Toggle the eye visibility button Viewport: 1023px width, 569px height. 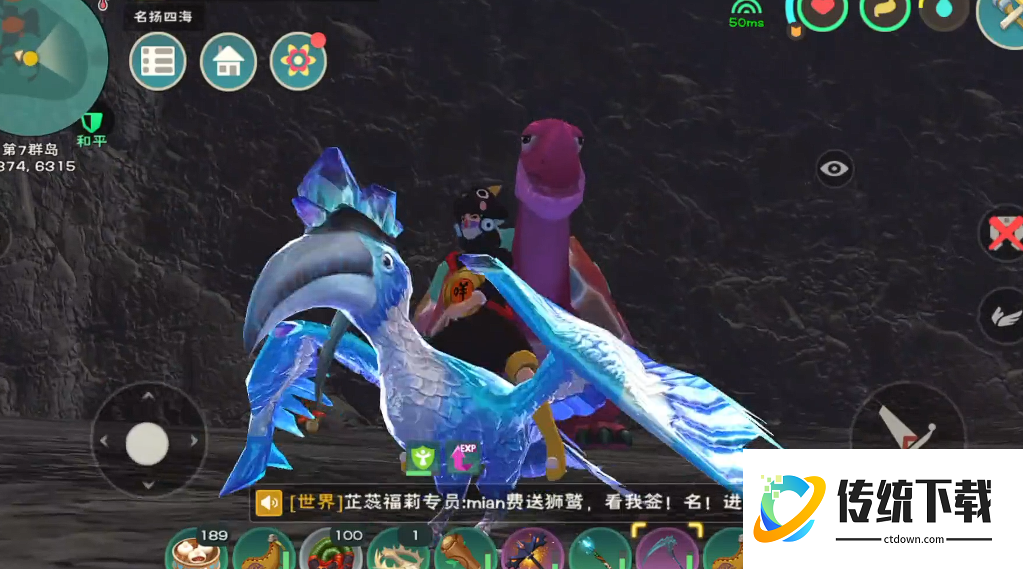click(834, 169)
